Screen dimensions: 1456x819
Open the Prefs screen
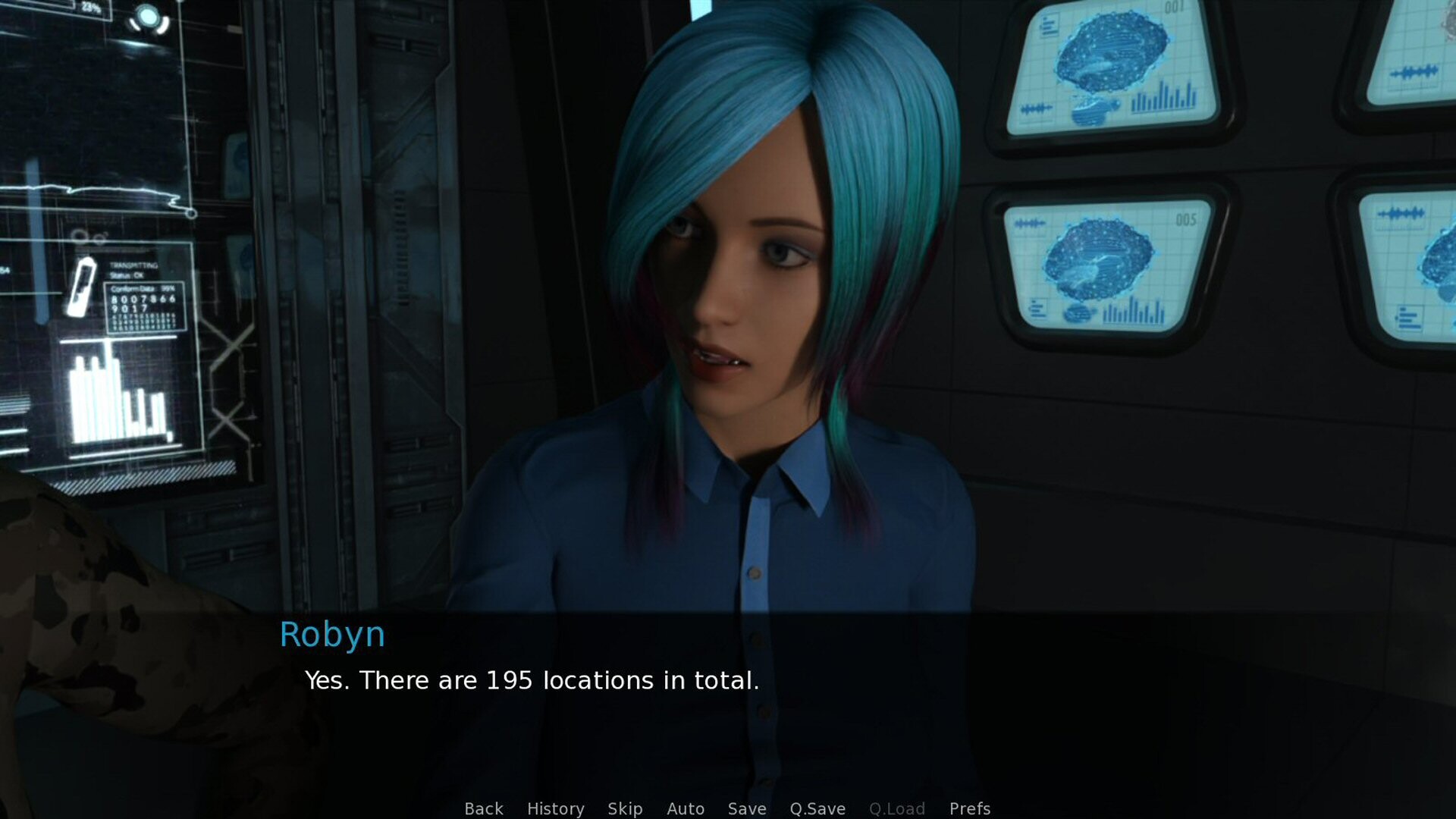point(970,808)
